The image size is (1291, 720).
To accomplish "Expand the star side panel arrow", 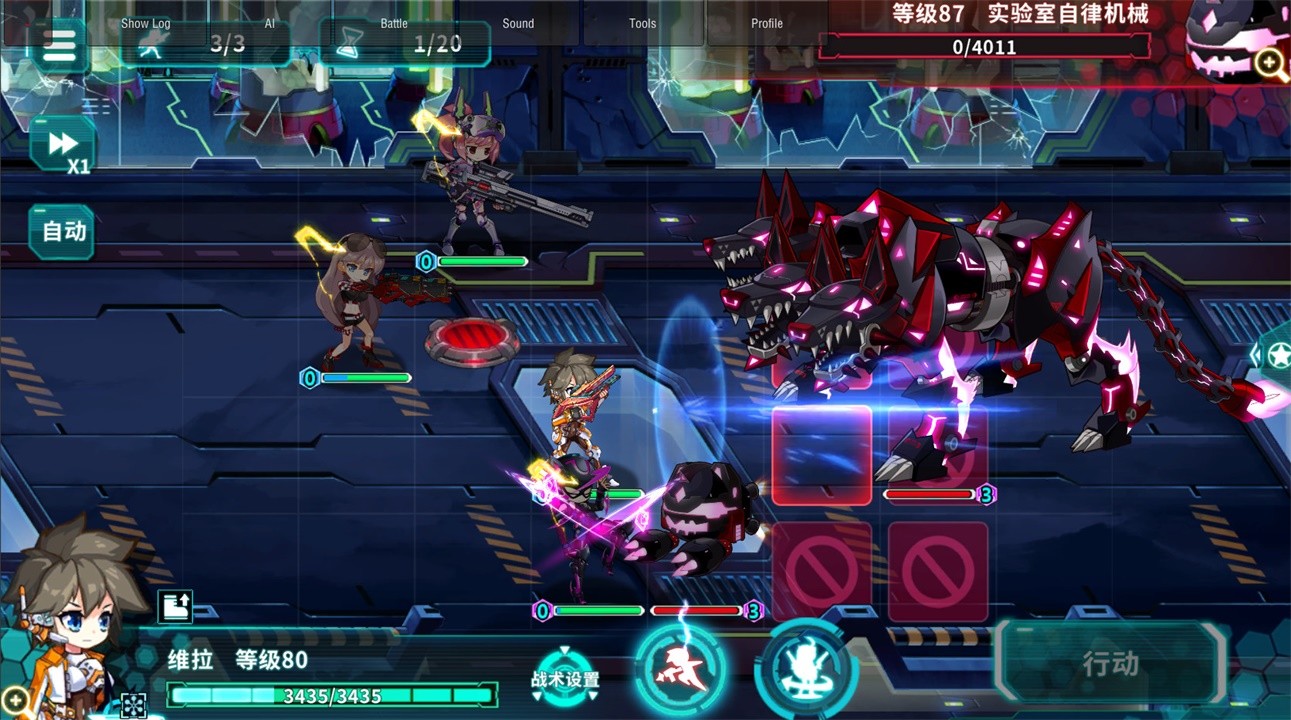I will [x=1273, y=354].
